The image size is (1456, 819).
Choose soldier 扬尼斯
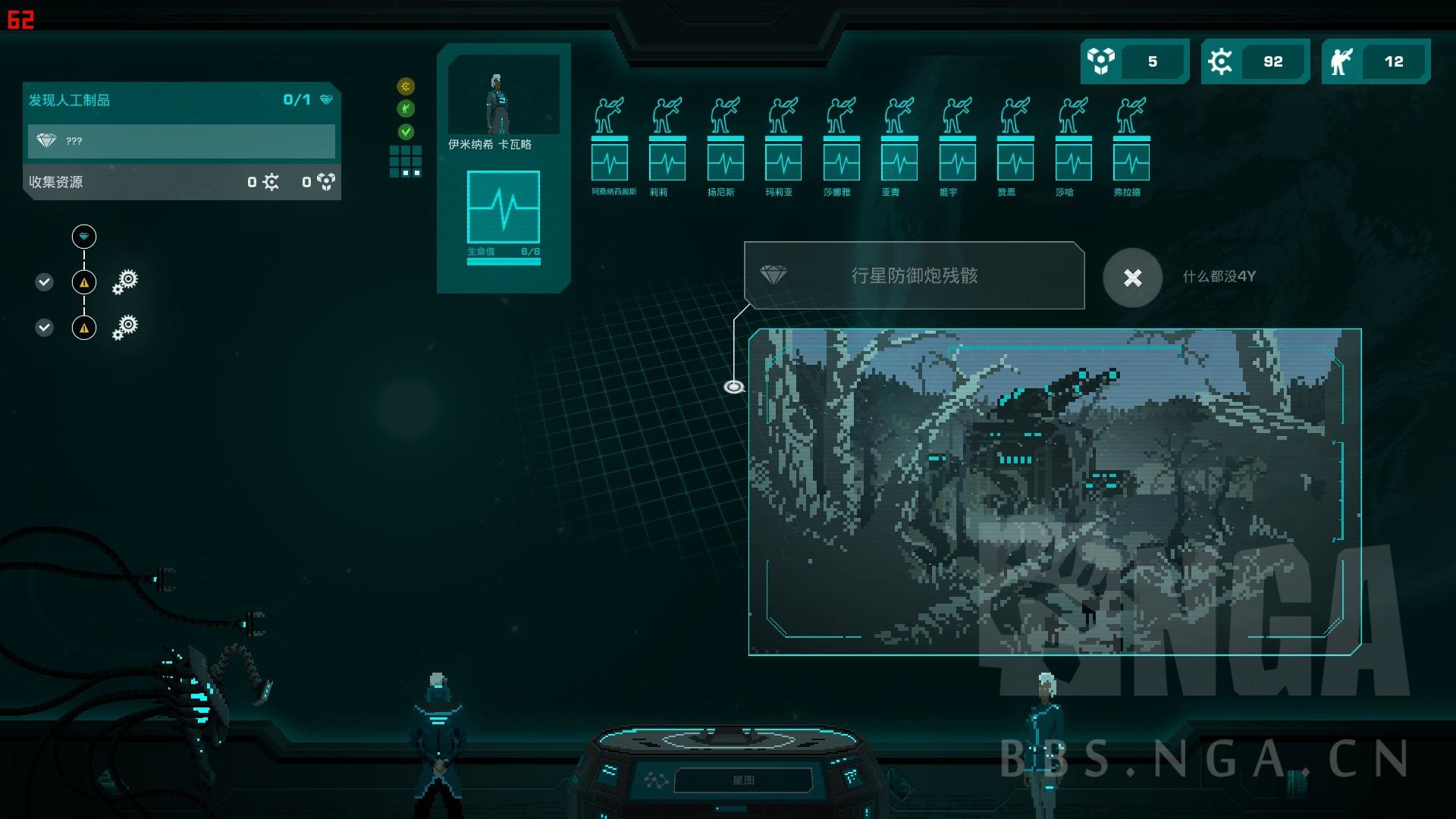pyautogui.click(x=726, y=145)
